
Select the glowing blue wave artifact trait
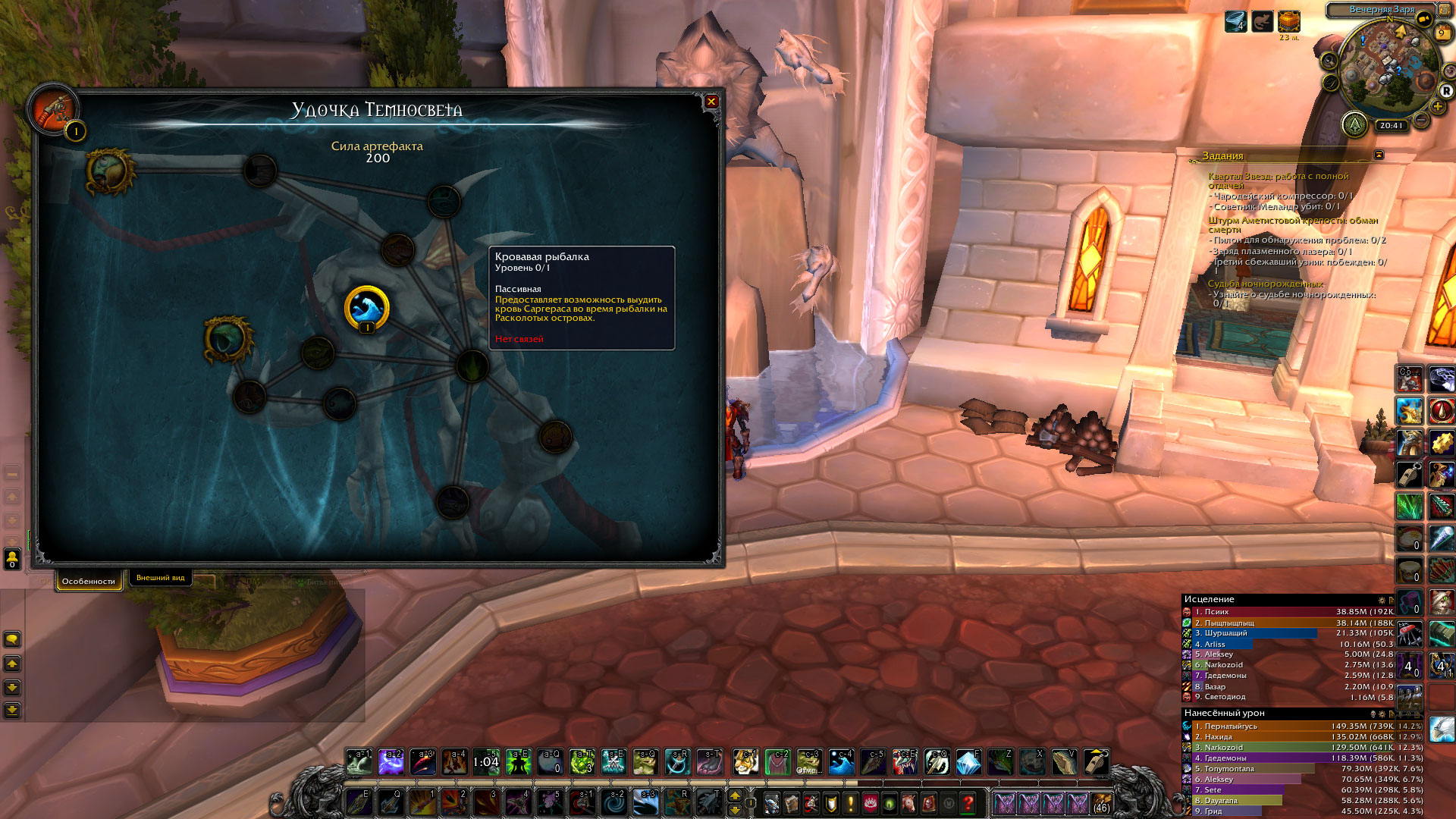point(367,309)
